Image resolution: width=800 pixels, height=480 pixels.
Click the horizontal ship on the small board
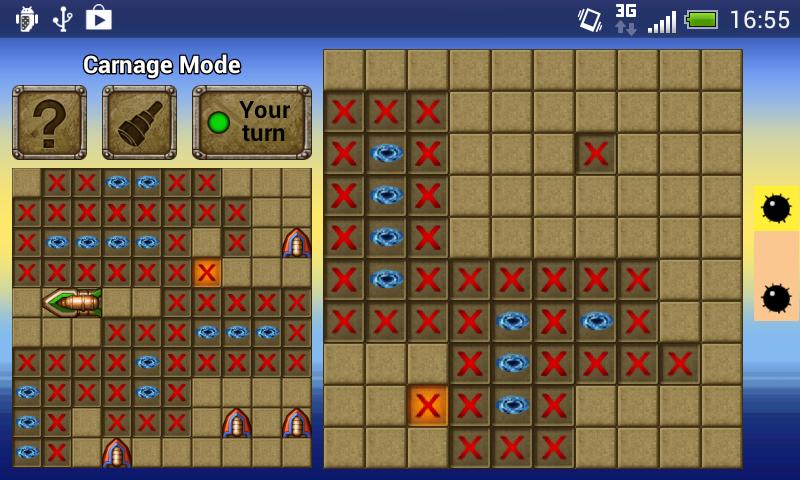click(x=73, y=302)
